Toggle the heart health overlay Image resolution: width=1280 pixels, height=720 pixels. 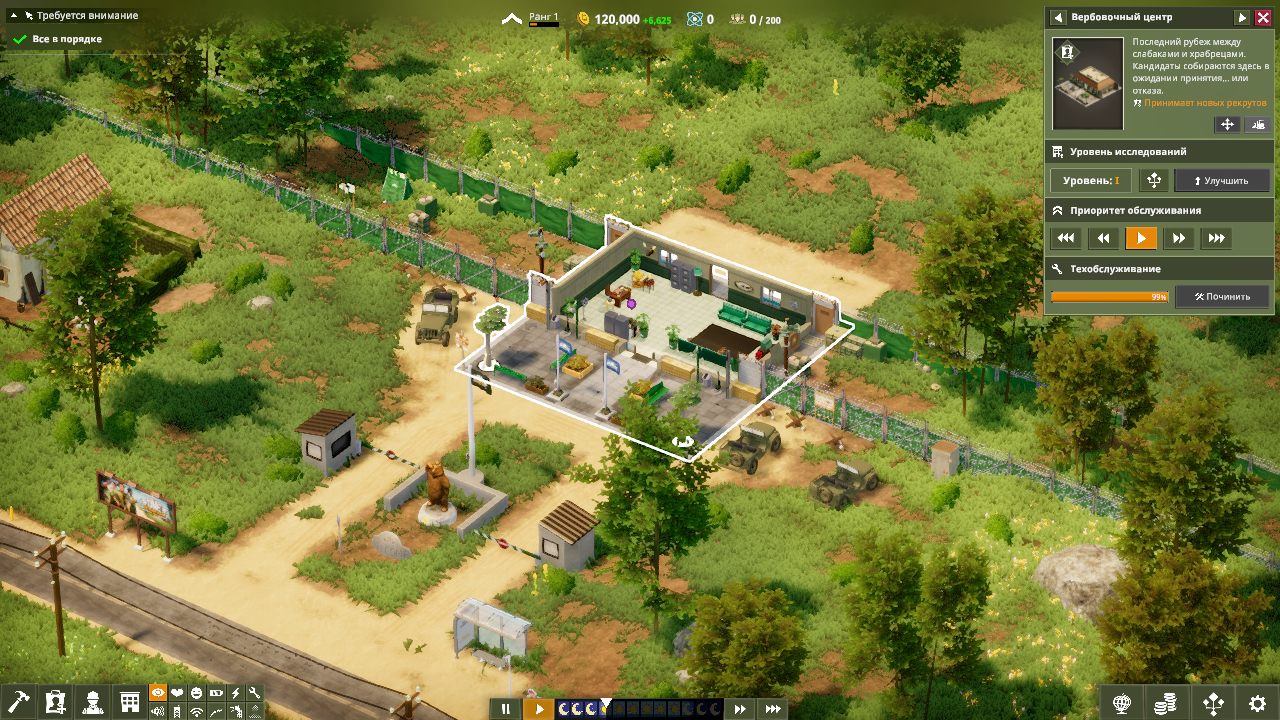point(177,694)
